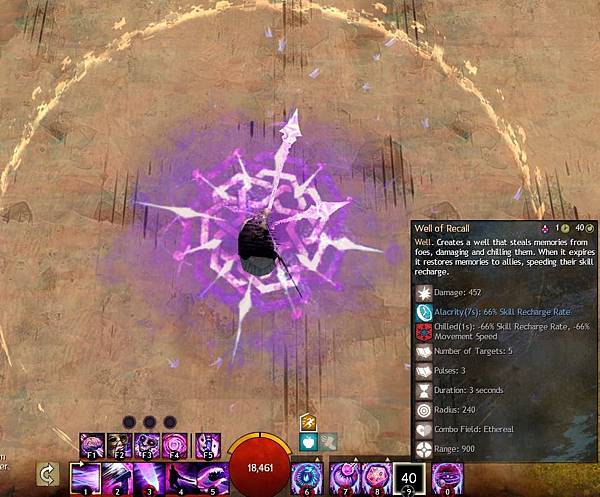Image resolution: width=600 pixels, height=497 pixels.
Task: Use the utility skill in slot 8
Action: click(377, 478)
